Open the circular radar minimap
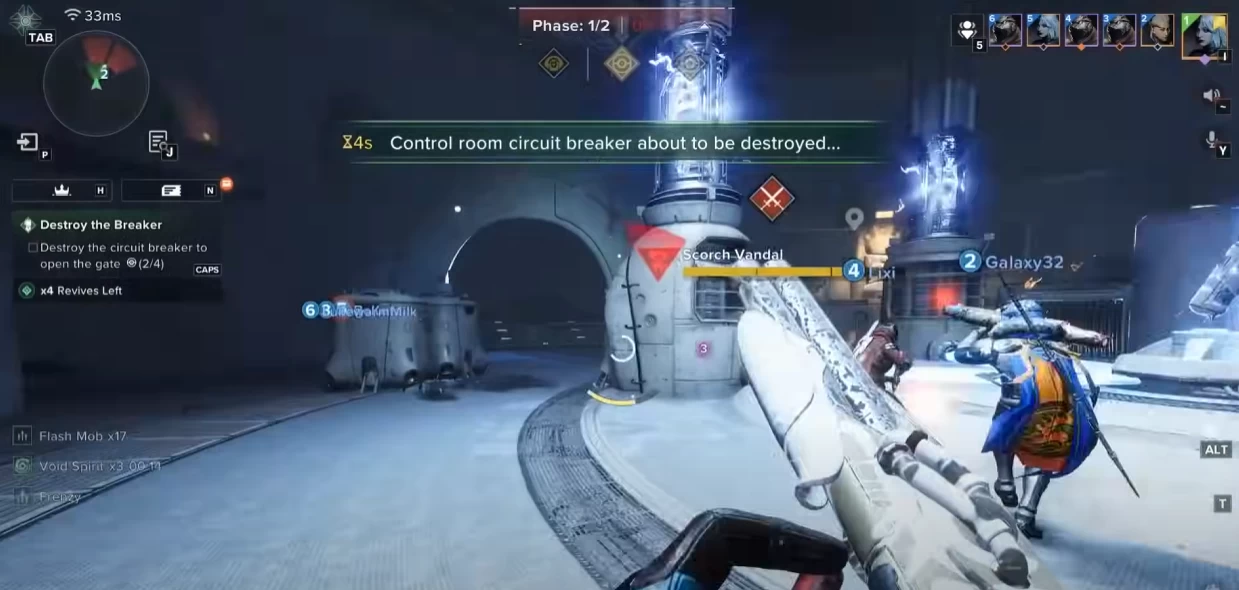 (x=96, y=83)
